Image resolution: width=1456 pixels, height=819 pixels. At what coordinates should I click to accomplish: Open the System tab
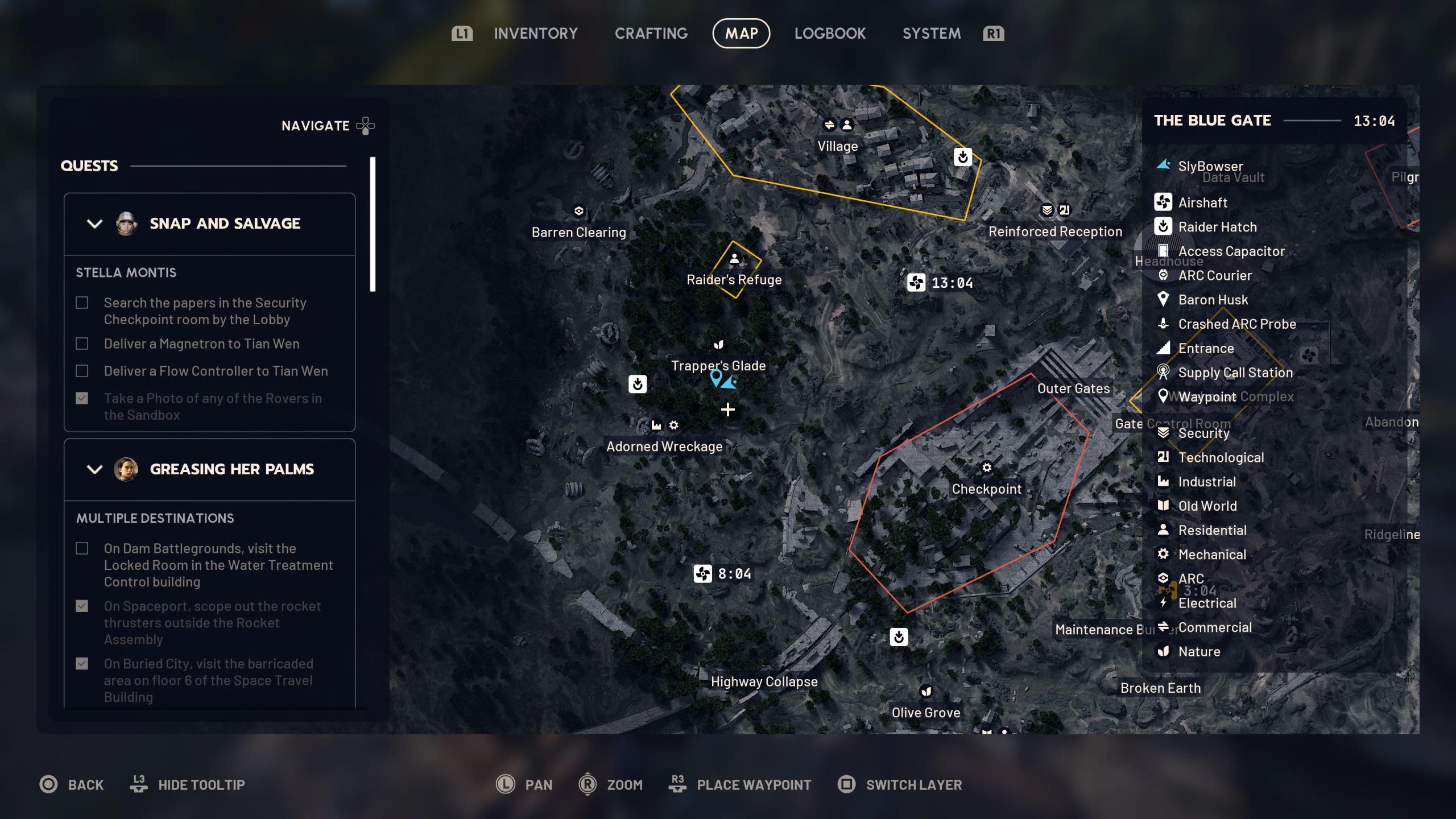click(931, 34)
